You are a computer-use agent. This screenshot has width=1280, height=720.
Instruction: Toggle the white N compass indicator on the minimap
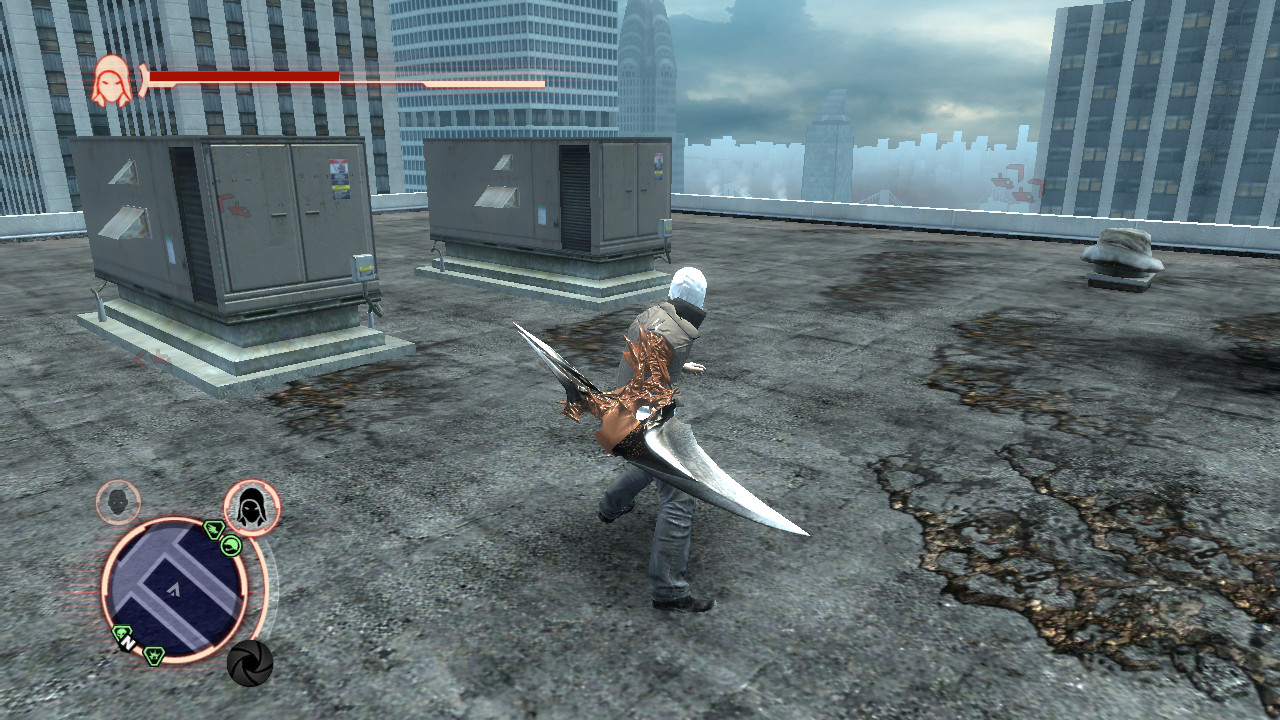tap(128, 642)
